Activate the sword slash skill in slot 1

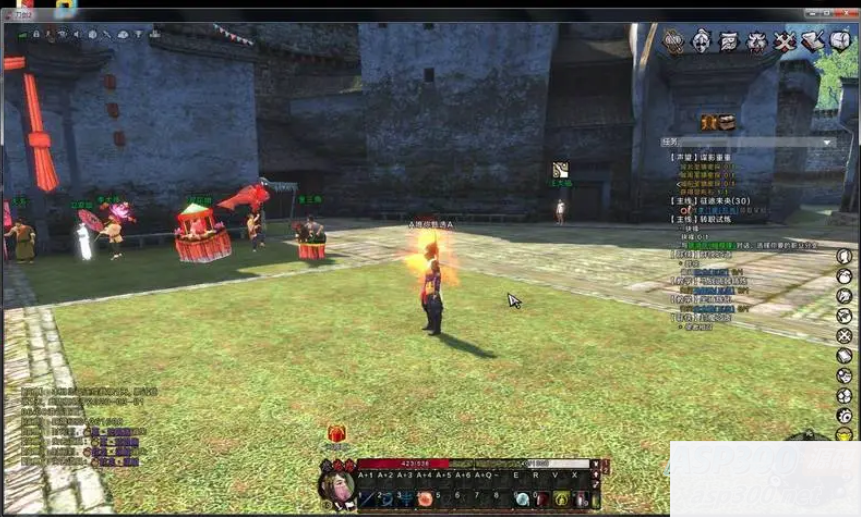(x=367, y=499)
